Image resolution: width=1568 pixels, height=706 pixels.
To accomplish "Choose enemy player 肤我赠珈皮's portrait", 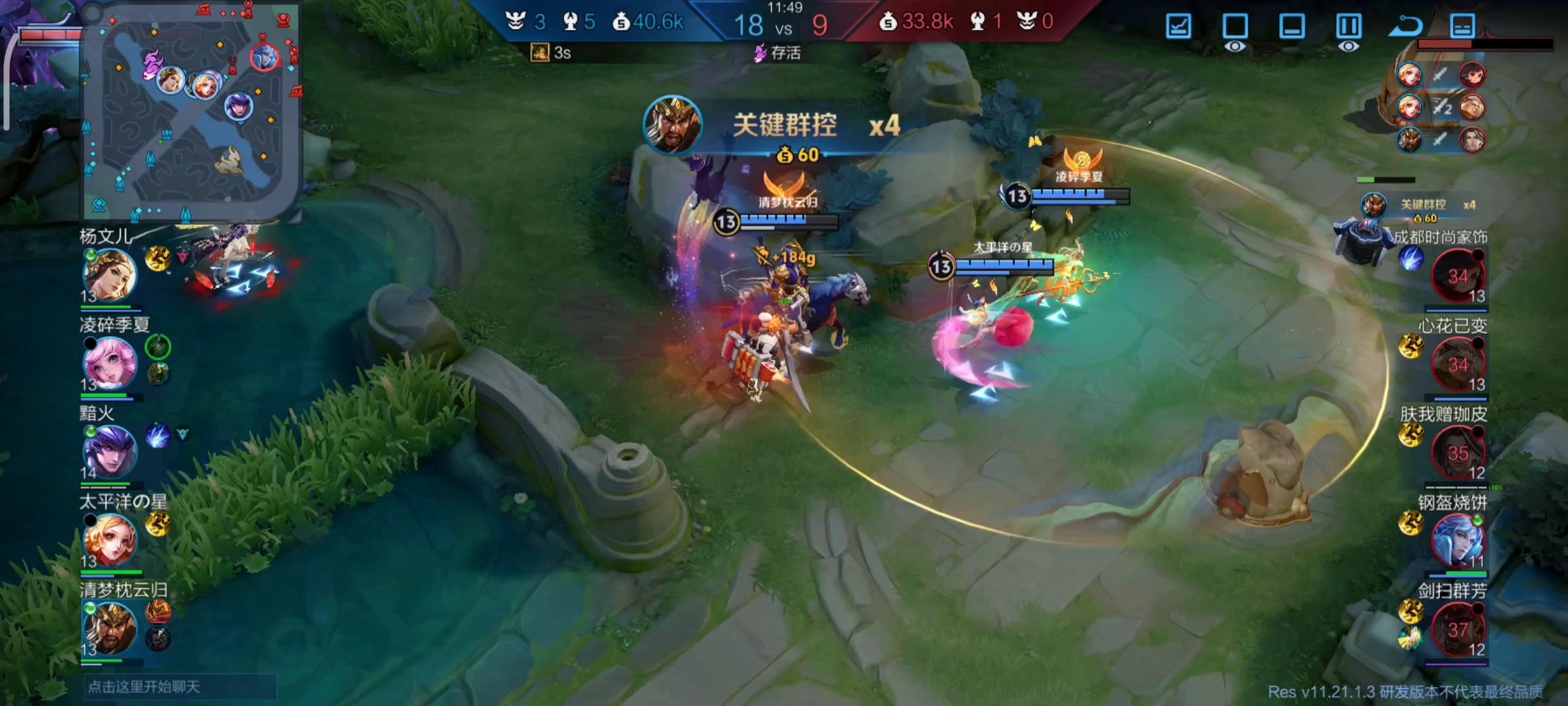I will click(1458, 452).
